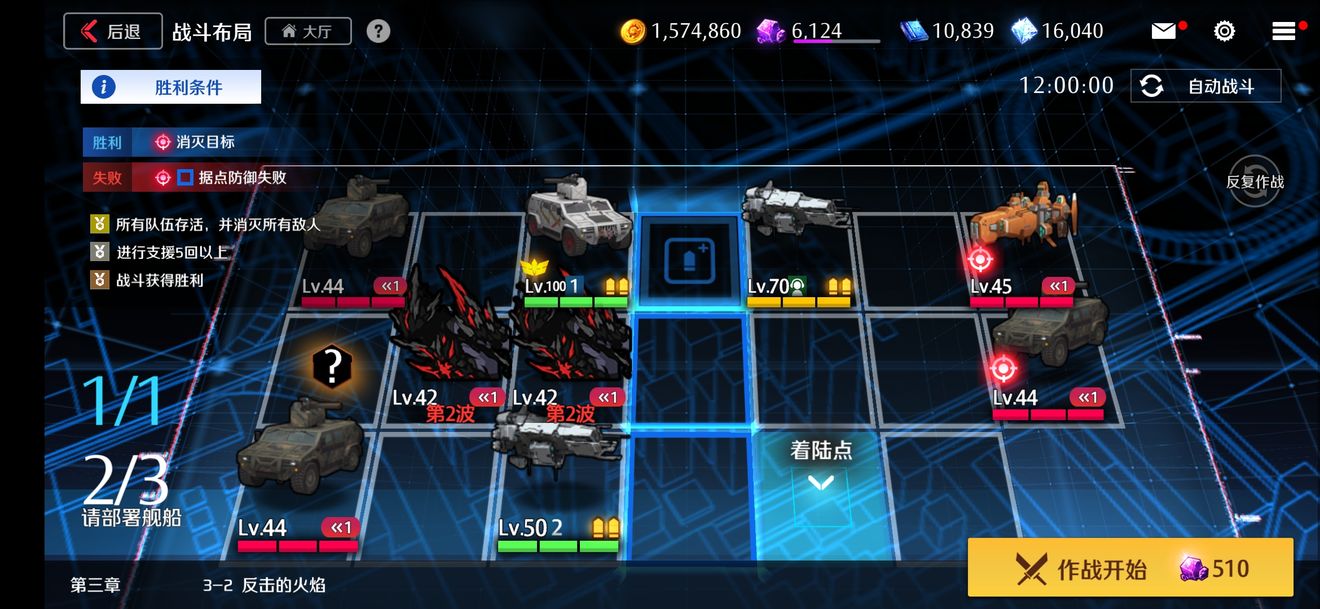1320x609 pixels.
Task: Select the 着陆点 landing tile
Action: (x=821, y=485)
